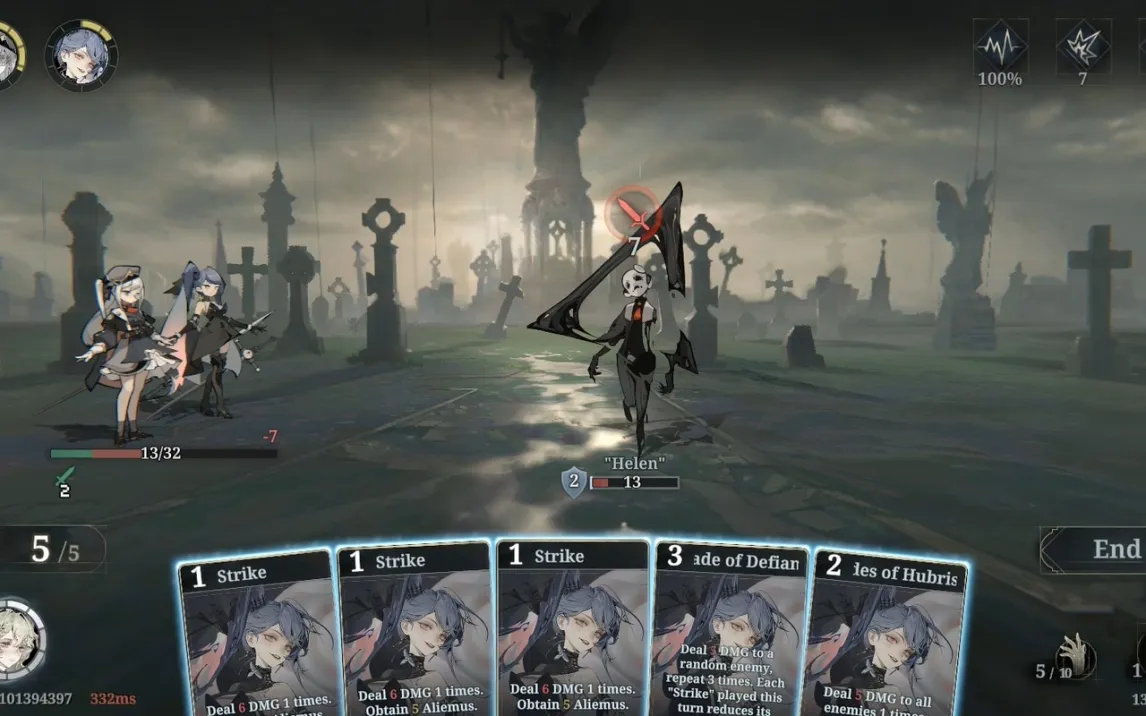Play the 3-cost Blade of Defiance card
Screen dimensions: 1146x716
[731, 630]
